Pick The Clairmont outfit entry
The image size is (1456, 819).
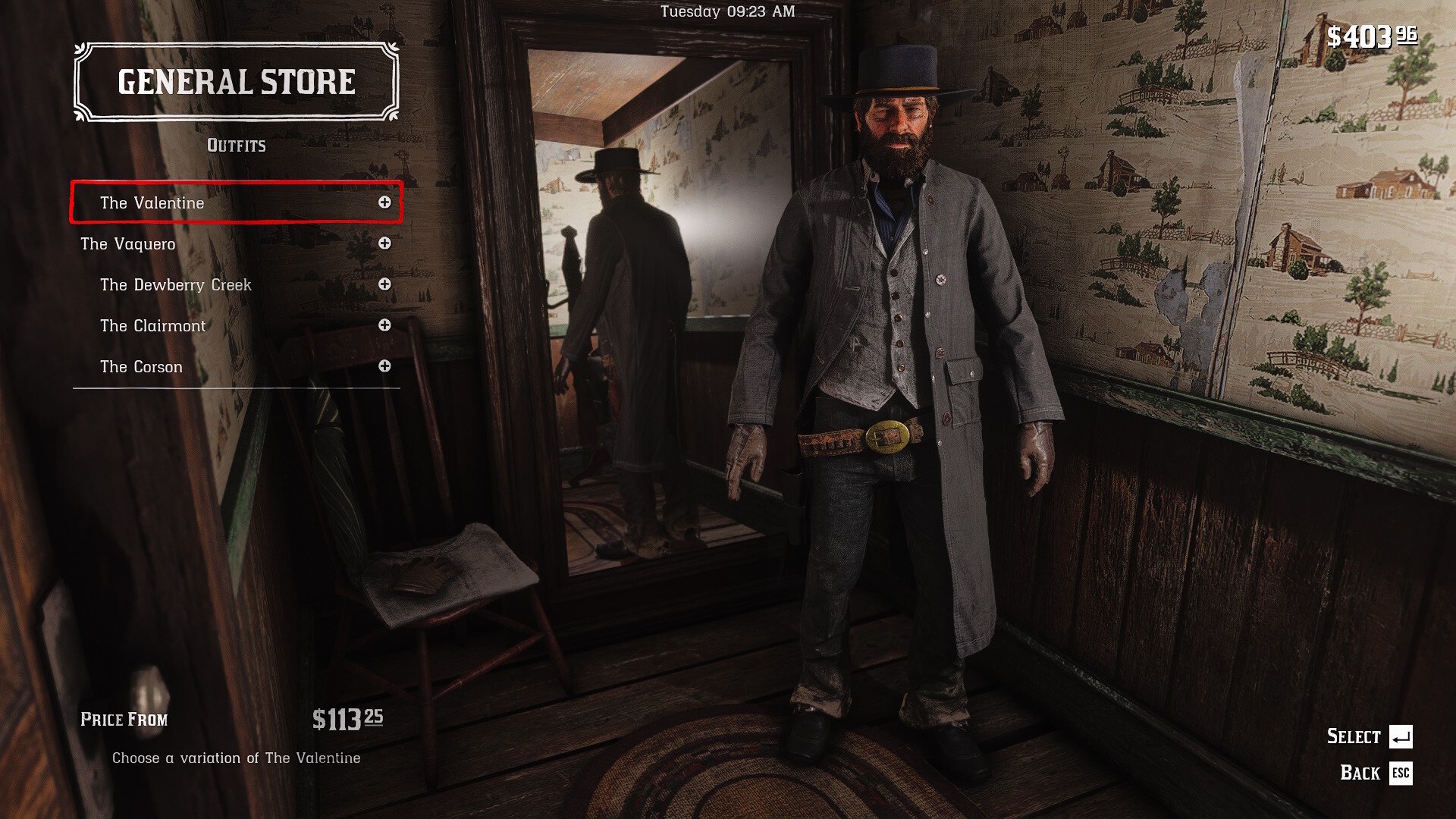pos(153,325)
